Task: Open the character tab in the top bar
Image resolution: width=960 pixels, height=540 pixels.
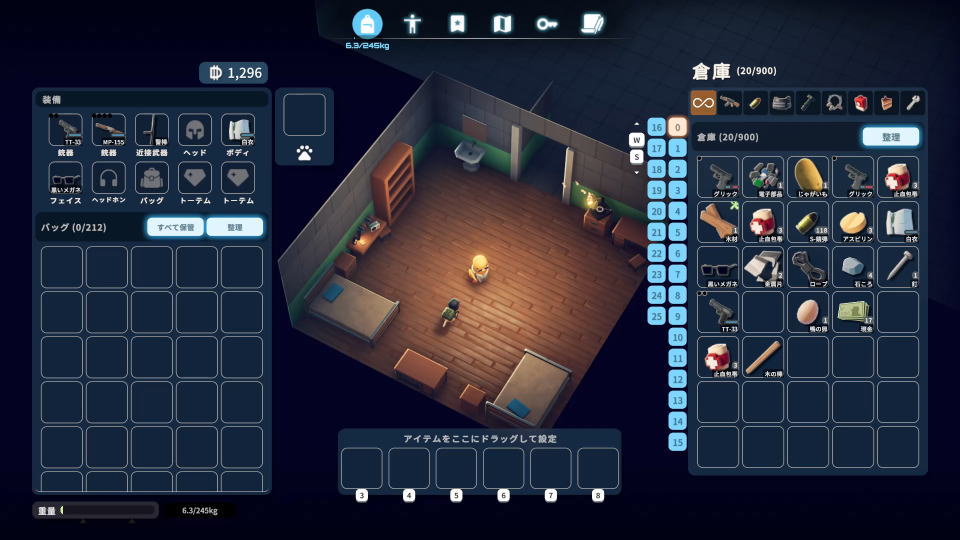Action: [412, 23]
